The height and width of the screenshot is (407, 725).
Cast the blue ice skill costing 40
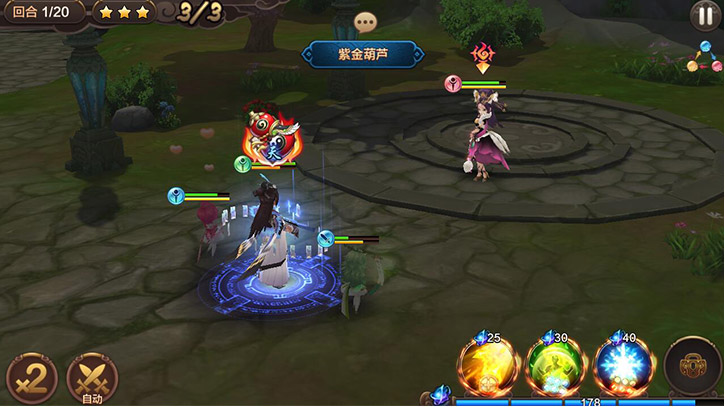tap(622, 367)
